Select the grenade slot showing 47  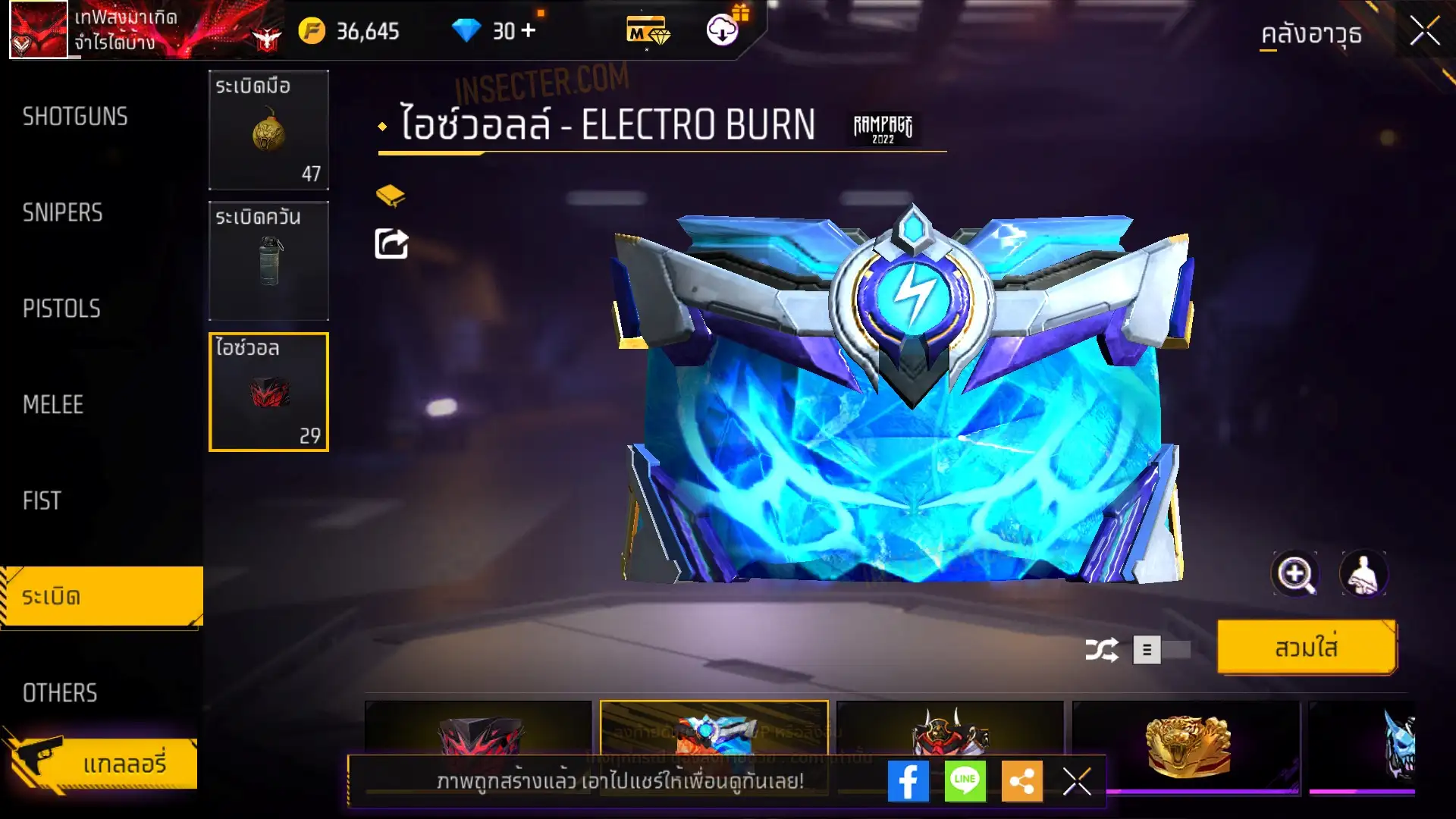[x=268, y=130]
